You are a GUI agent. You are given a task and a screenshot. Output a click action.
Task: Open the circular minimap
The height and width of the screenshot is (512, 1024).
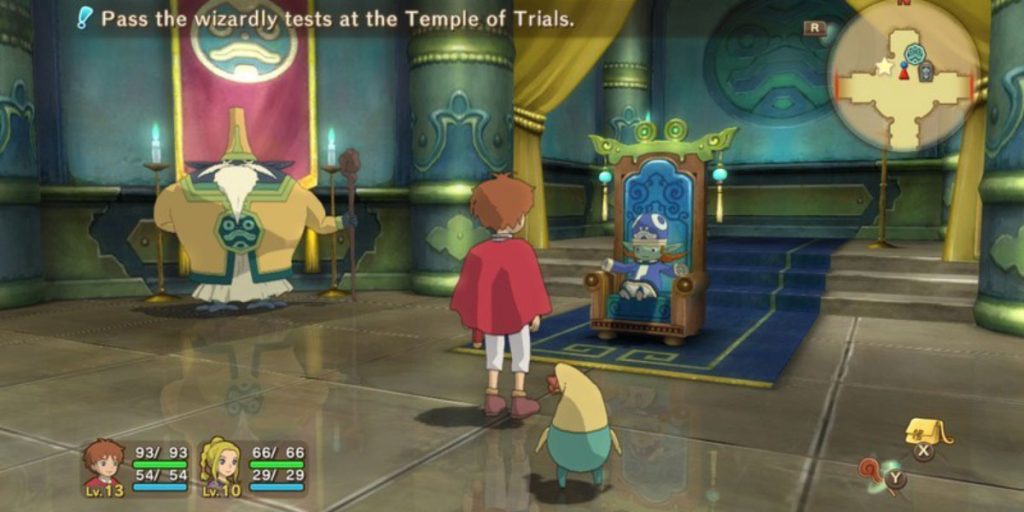pyautogui.click(x=903, y=75)
